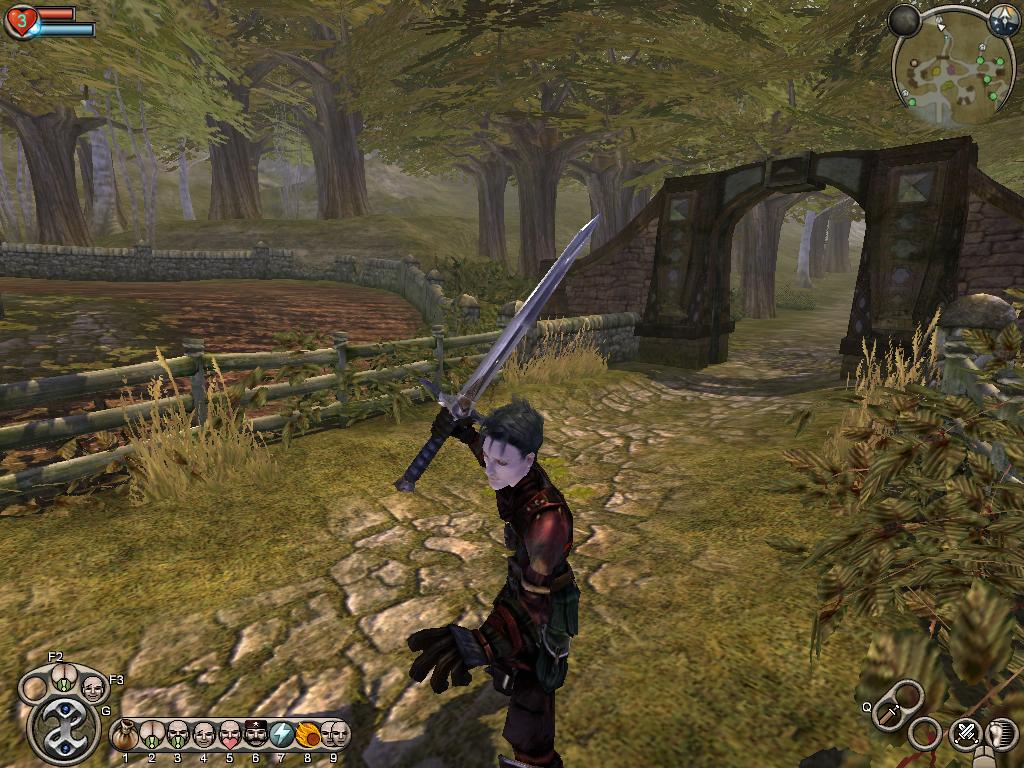Viewport: 1024px width, 768px height.
Task: Cast the fireball spell
Action: tap(308, 737)
